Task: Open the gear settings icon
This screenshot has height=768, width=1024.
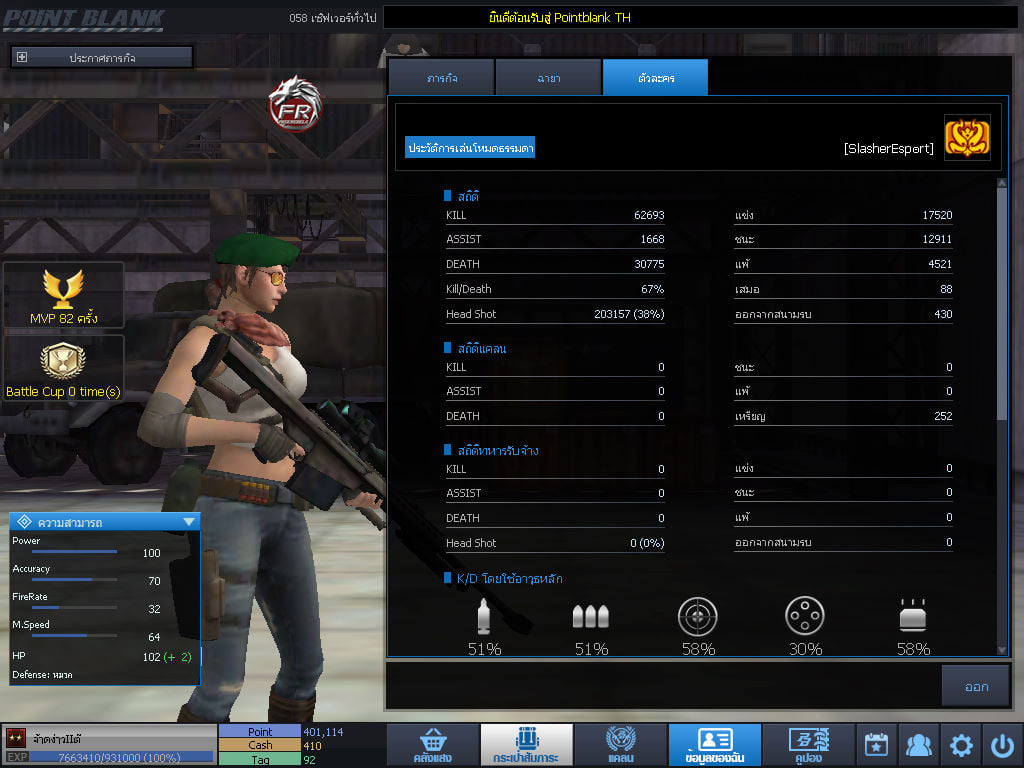Action: (961, 745)
